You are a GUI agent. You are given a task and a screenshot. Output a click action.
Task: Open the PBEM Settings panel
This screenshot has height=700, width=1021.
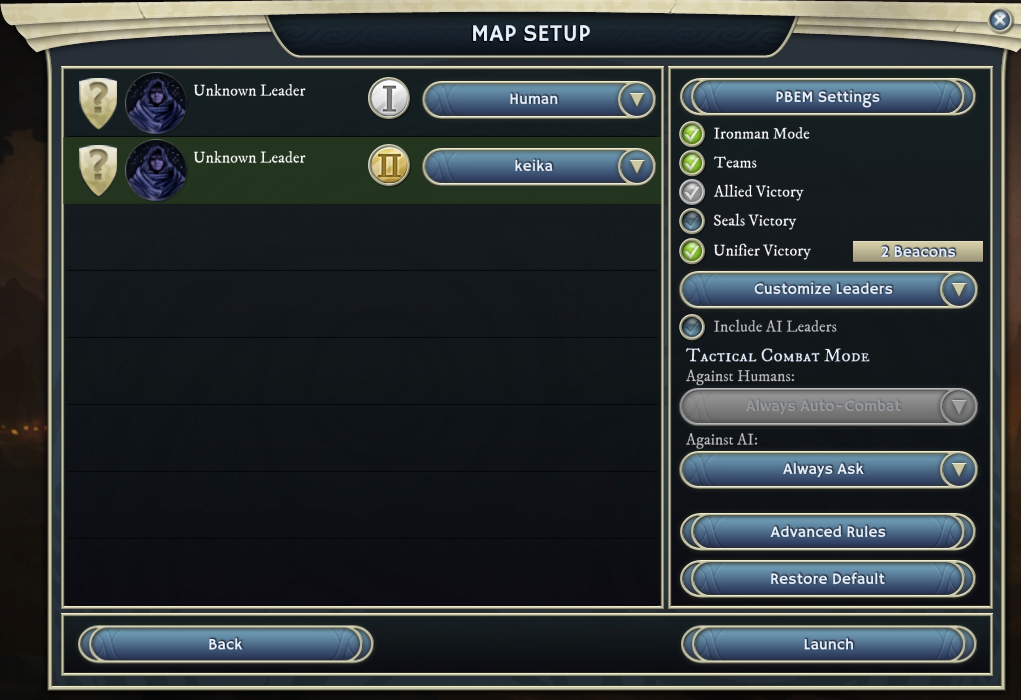pyautogui.click(x=827, y=97)
